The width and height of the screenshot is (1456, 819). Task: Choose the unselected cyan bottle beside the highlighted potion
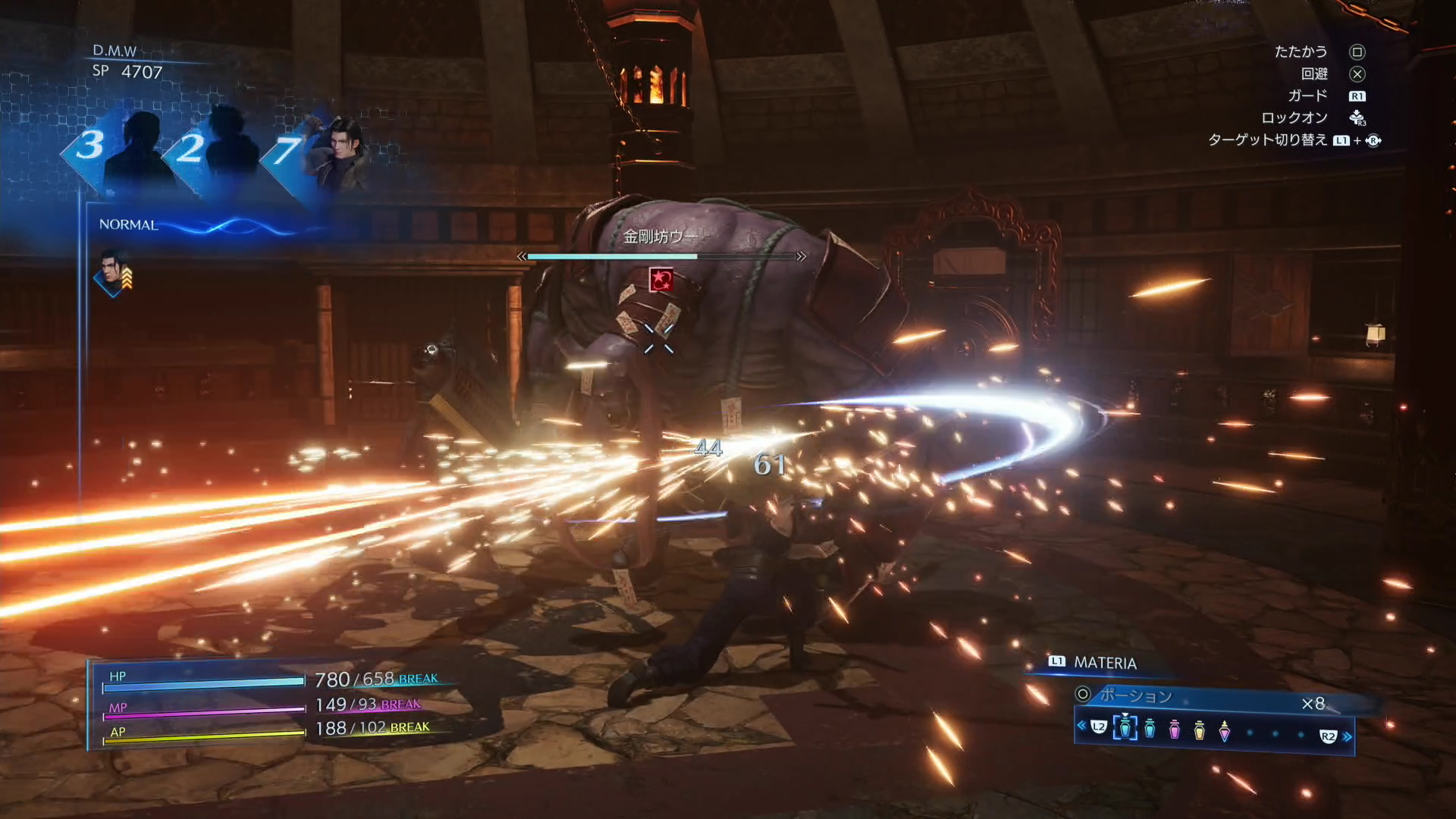(x=1150, y=729)
